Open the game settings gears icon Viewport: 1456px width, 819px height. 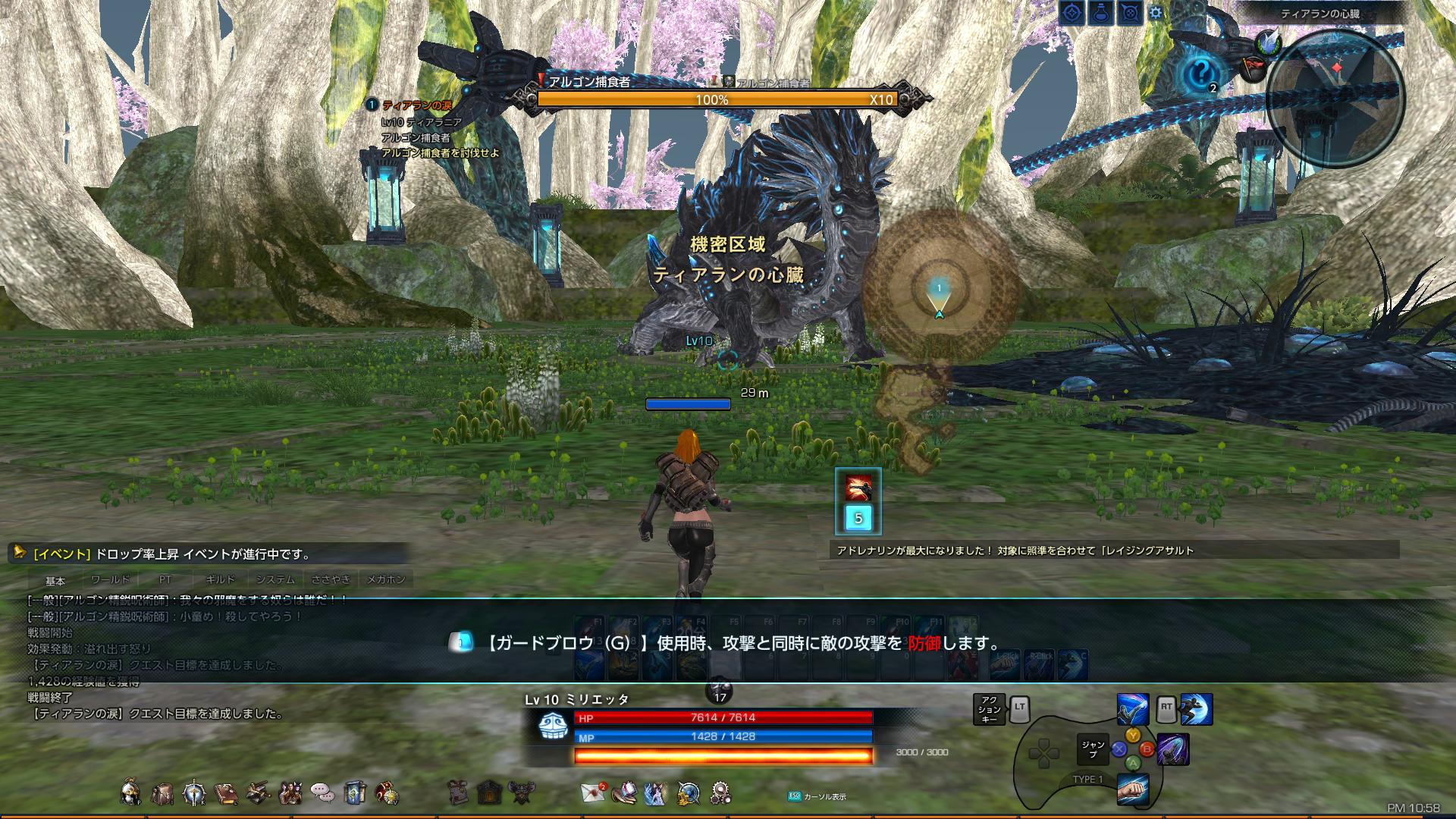coord(720,792)
